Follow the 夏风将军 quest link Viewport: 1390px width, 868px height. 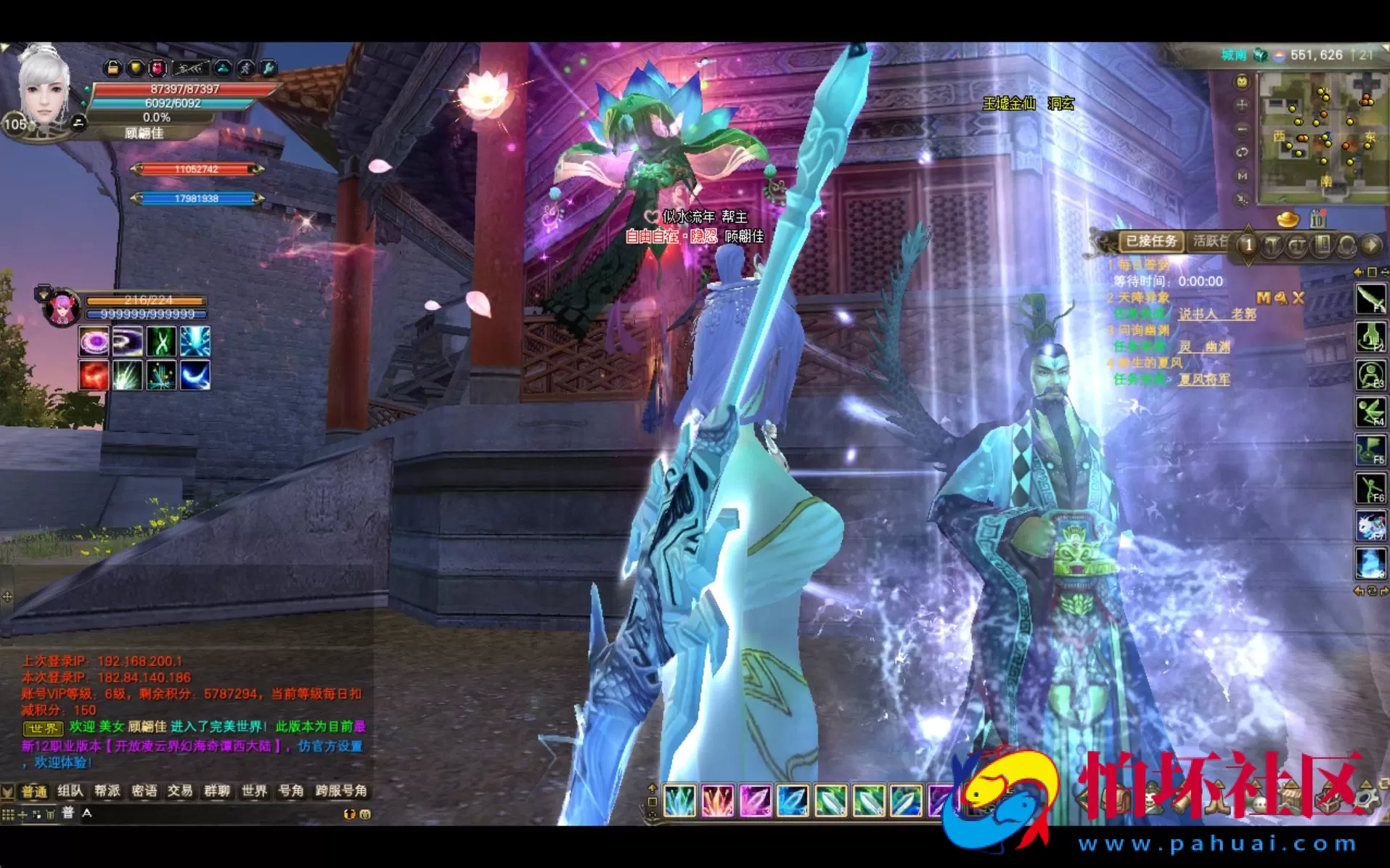(1203, 379)
